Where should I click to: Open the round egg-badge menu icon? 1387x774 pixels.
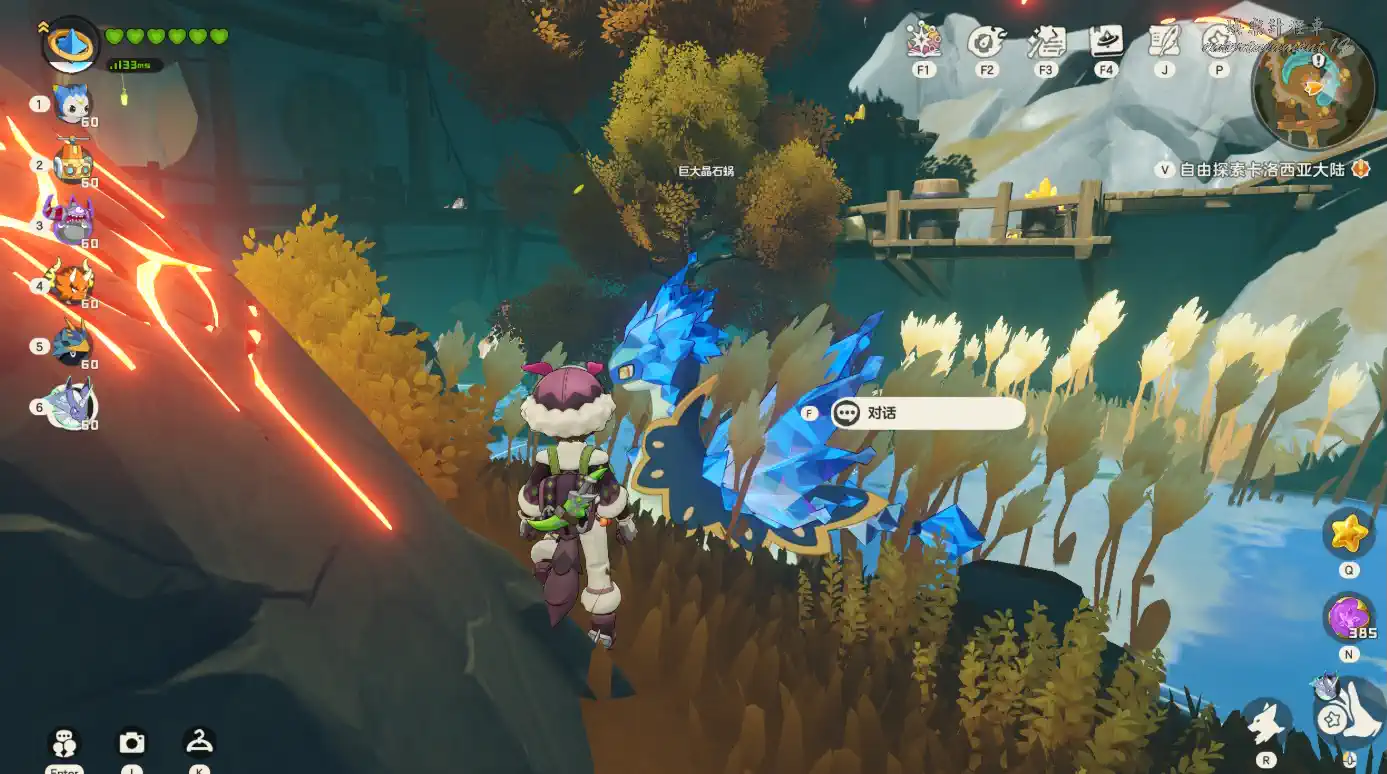tap(986, 42)
